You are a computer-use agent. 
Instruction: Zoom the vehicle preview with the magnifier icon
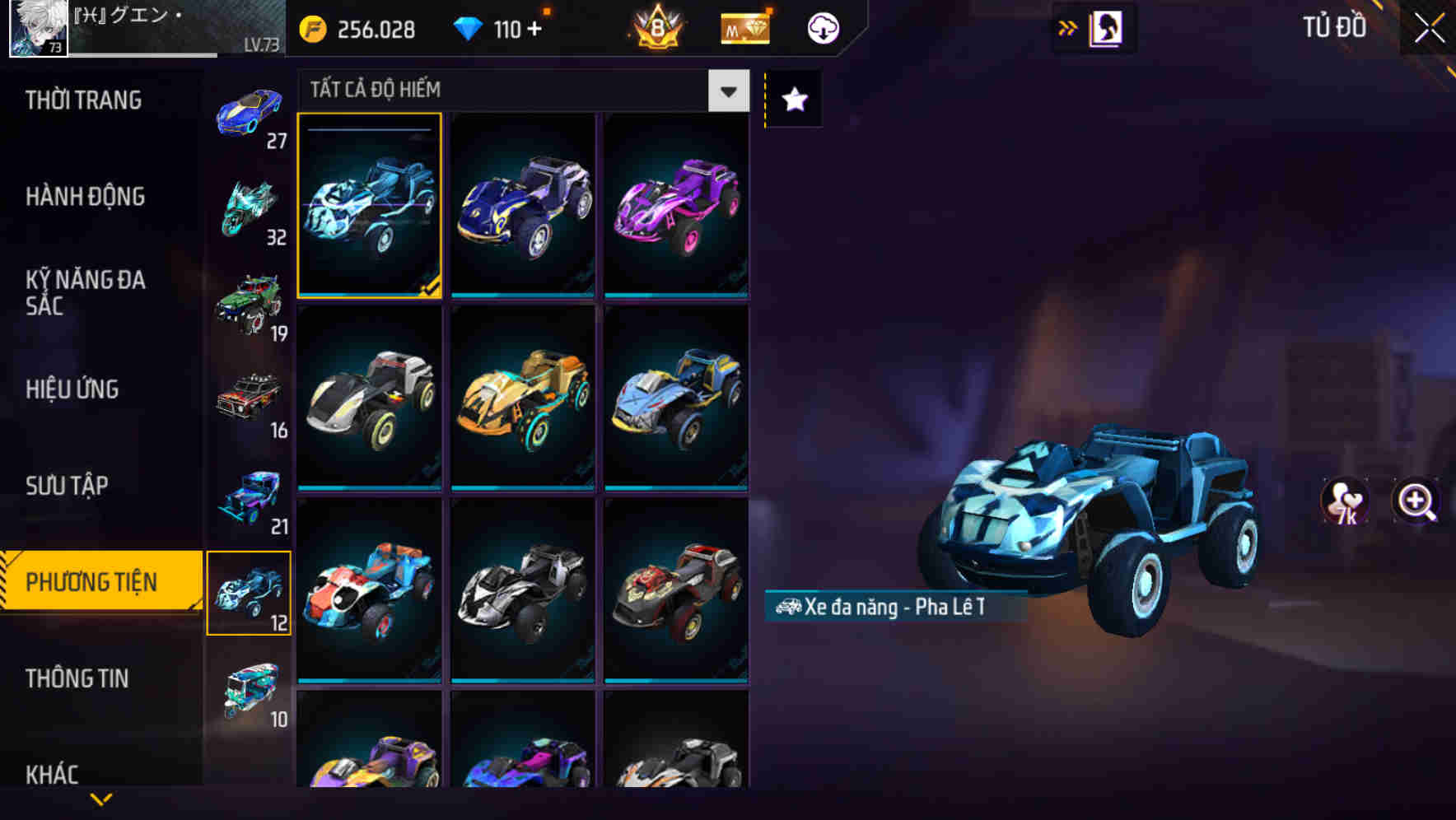click(1415, 502)
